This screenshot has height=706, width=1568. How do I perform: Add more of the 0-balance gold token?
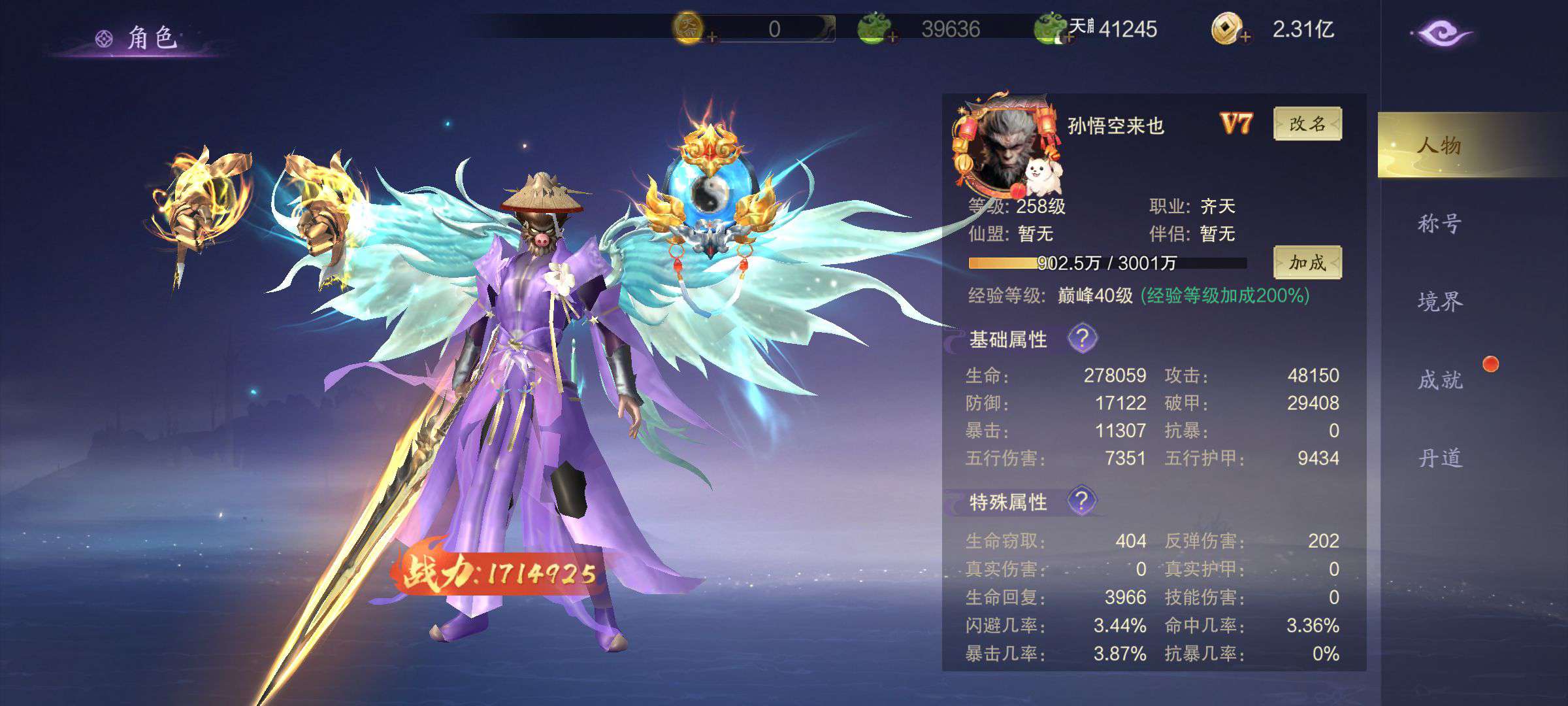[712, 38]
